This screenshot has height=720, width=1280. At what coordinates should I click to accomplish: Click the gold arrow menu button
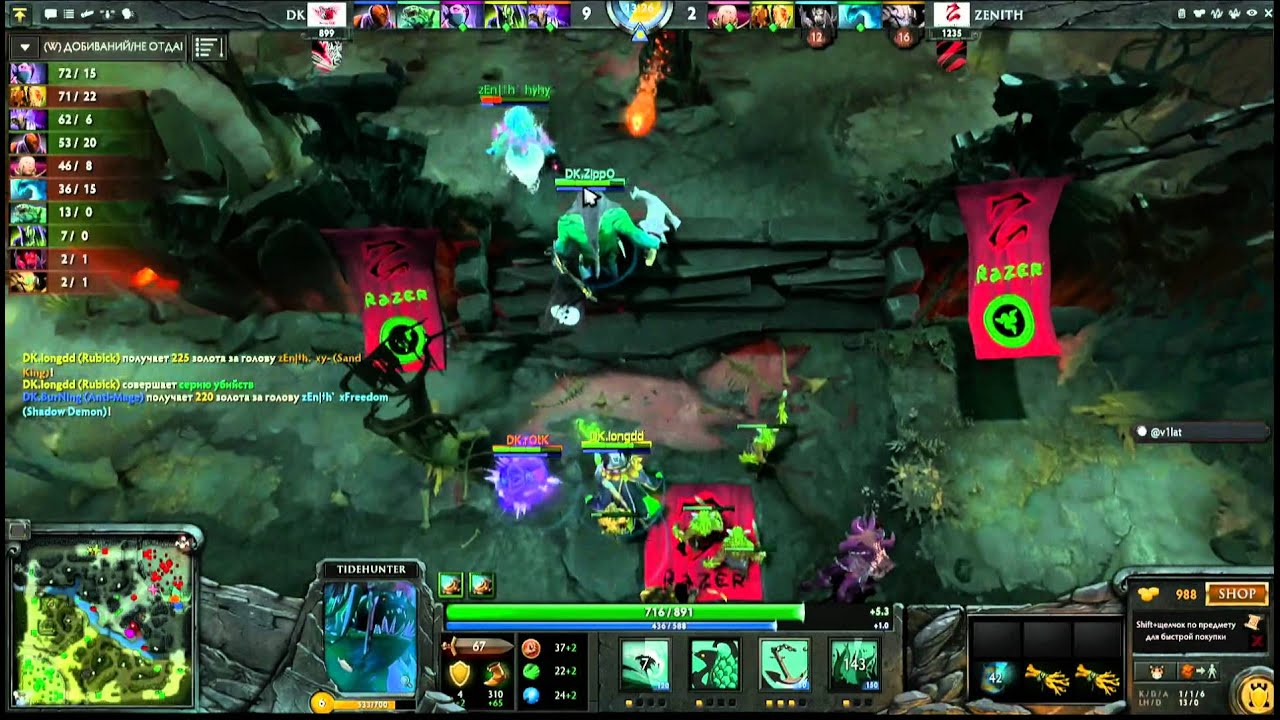click(x=20, y=15)
